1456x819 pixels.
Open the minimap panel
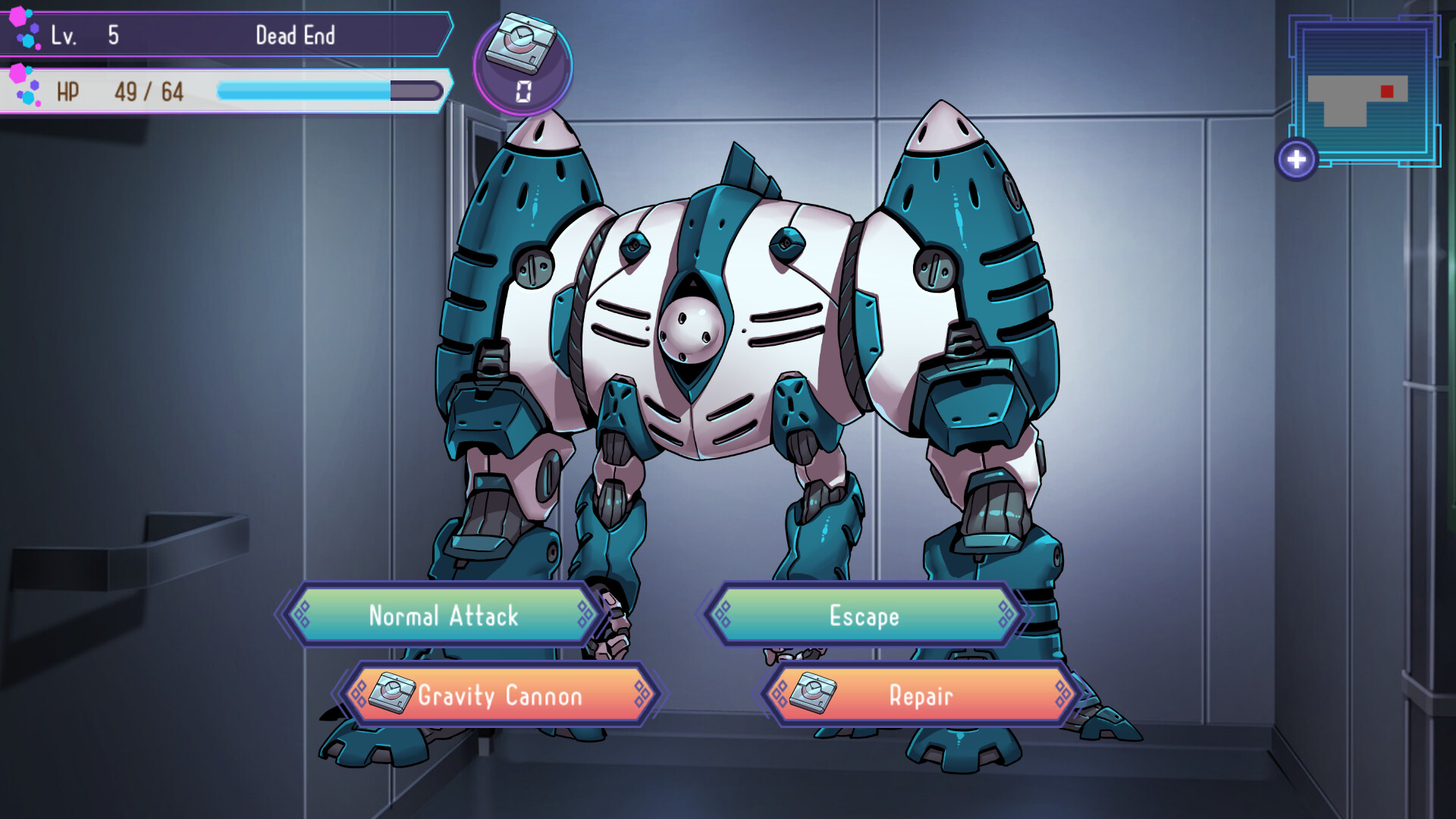click(x=1365, y=91)
